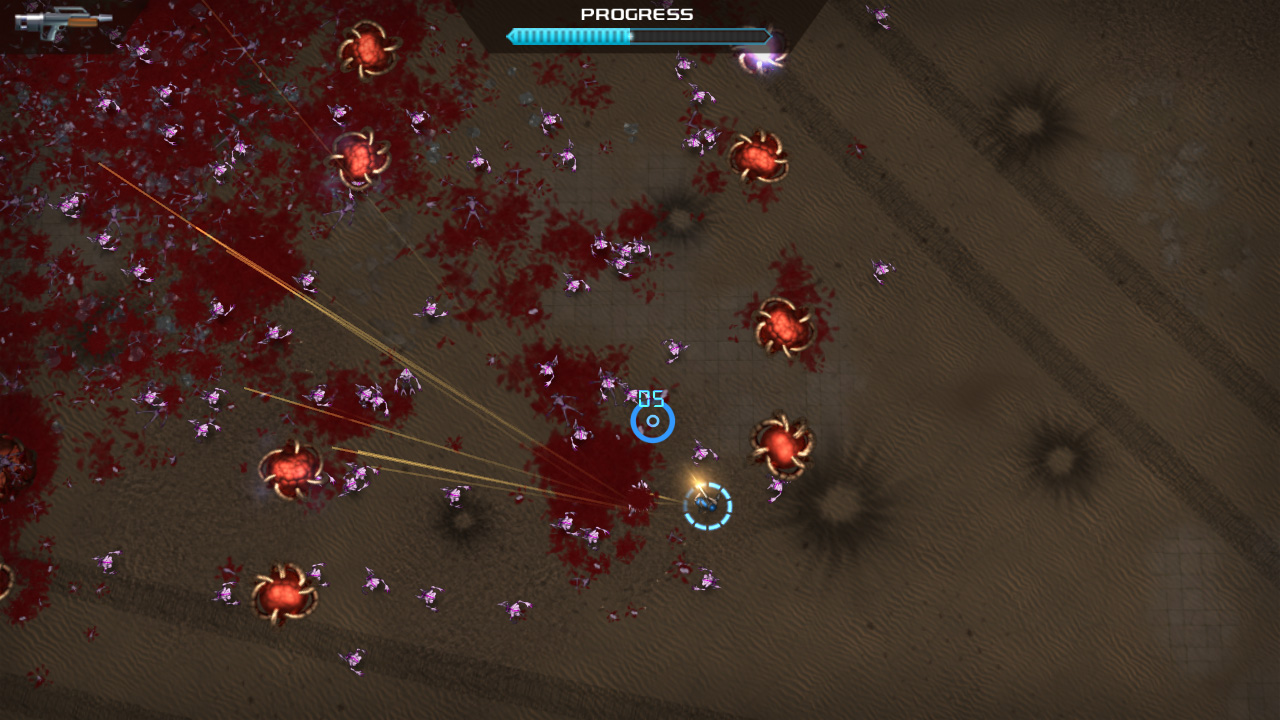Click the cyan progress bar fill

[x=570, y=36]
